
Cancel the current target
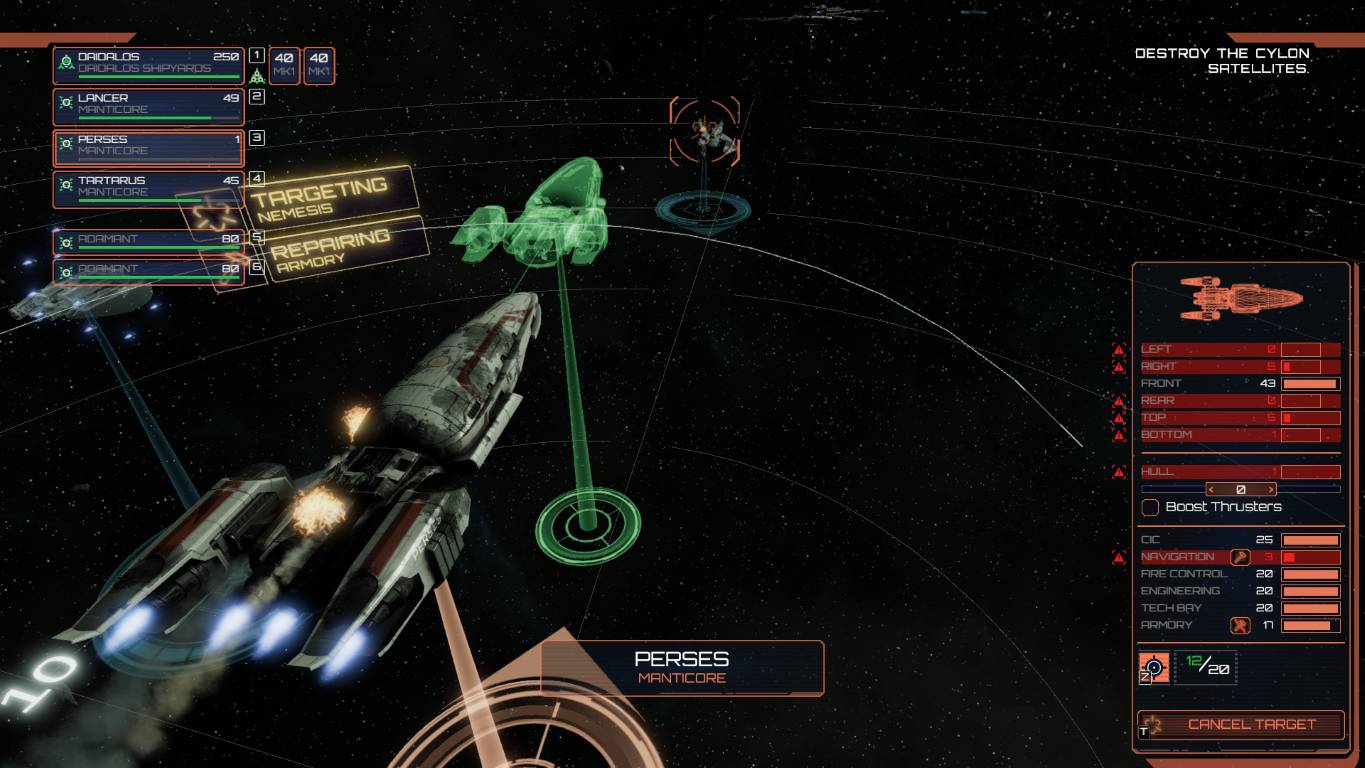1241,724
